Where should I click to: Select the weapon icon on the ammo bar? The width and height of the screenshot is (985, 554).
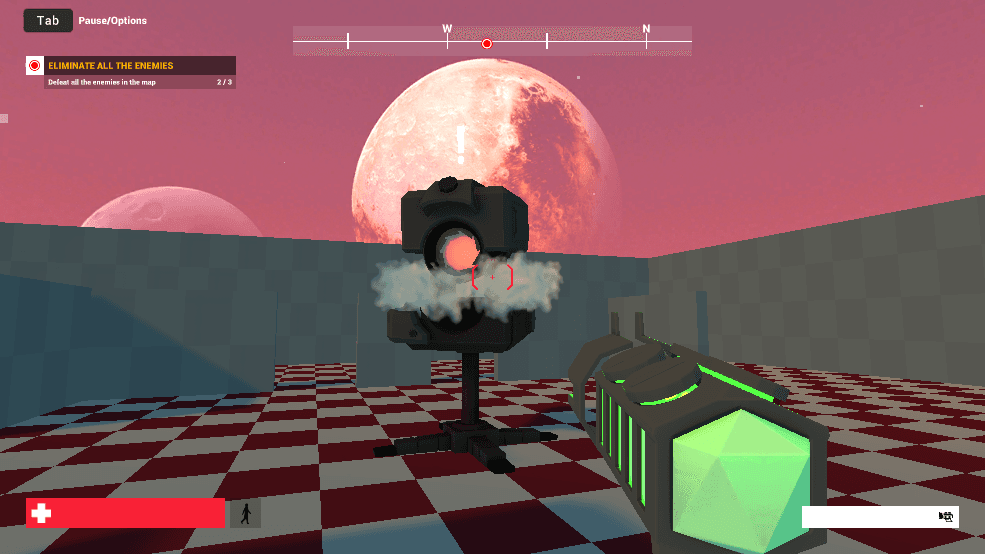click(945, 516)
